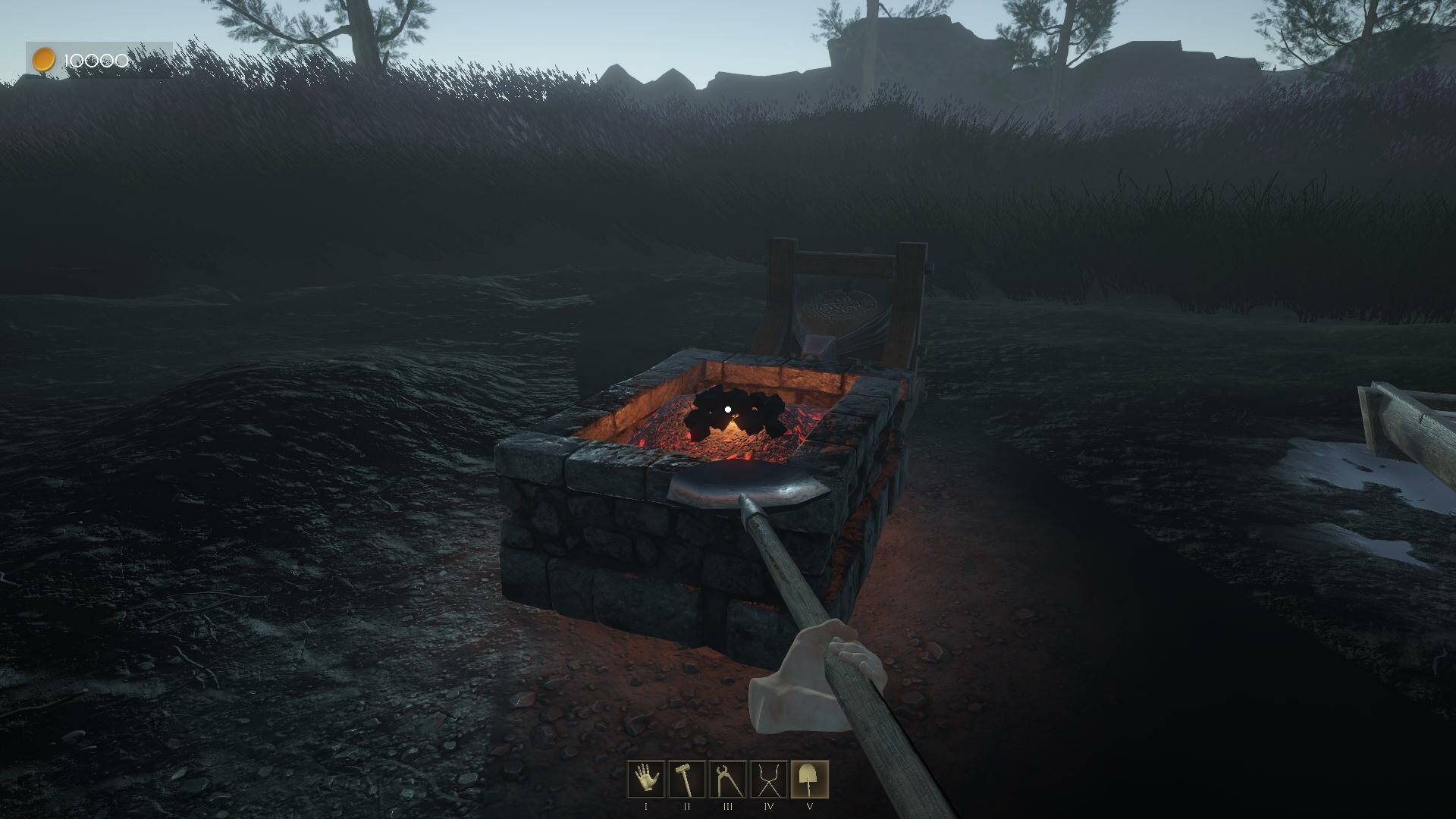Click the crosshair dot at screen center
The image size is (1456, 819).
pos(727,409)
